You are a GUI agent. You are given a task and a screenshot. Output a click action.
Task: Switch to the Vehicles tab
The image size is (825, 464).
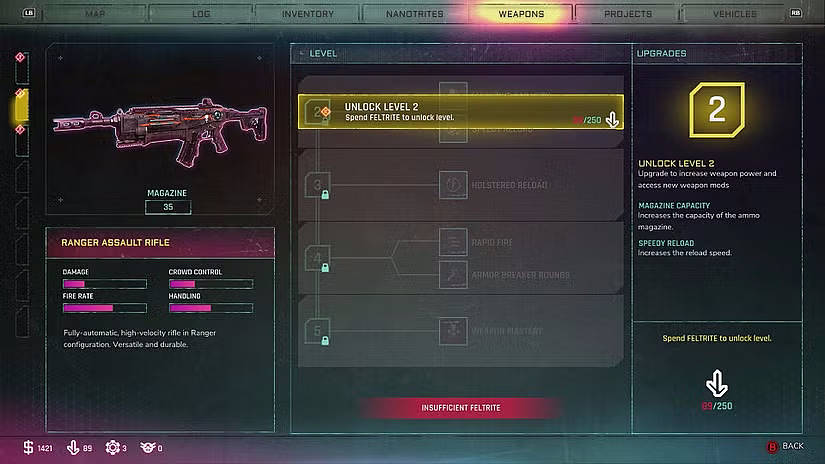734,14
